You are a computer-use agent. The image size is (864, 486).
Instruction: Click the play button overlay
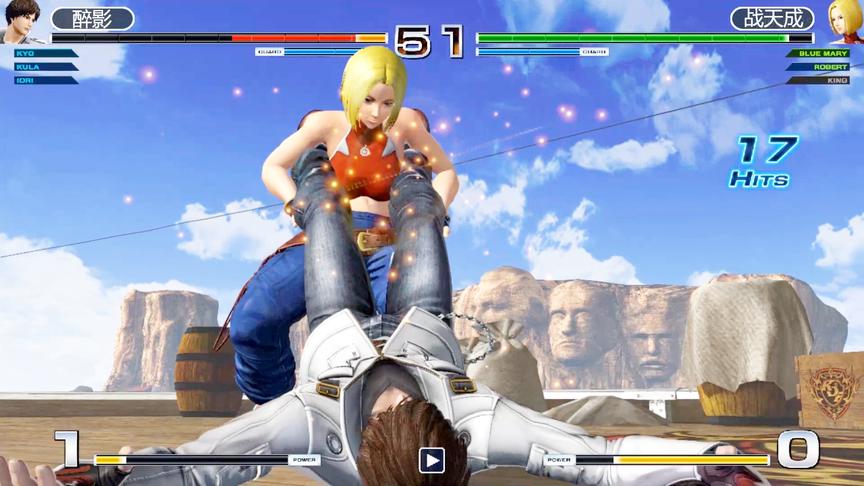pyautogui.click(x=431, y=460)
